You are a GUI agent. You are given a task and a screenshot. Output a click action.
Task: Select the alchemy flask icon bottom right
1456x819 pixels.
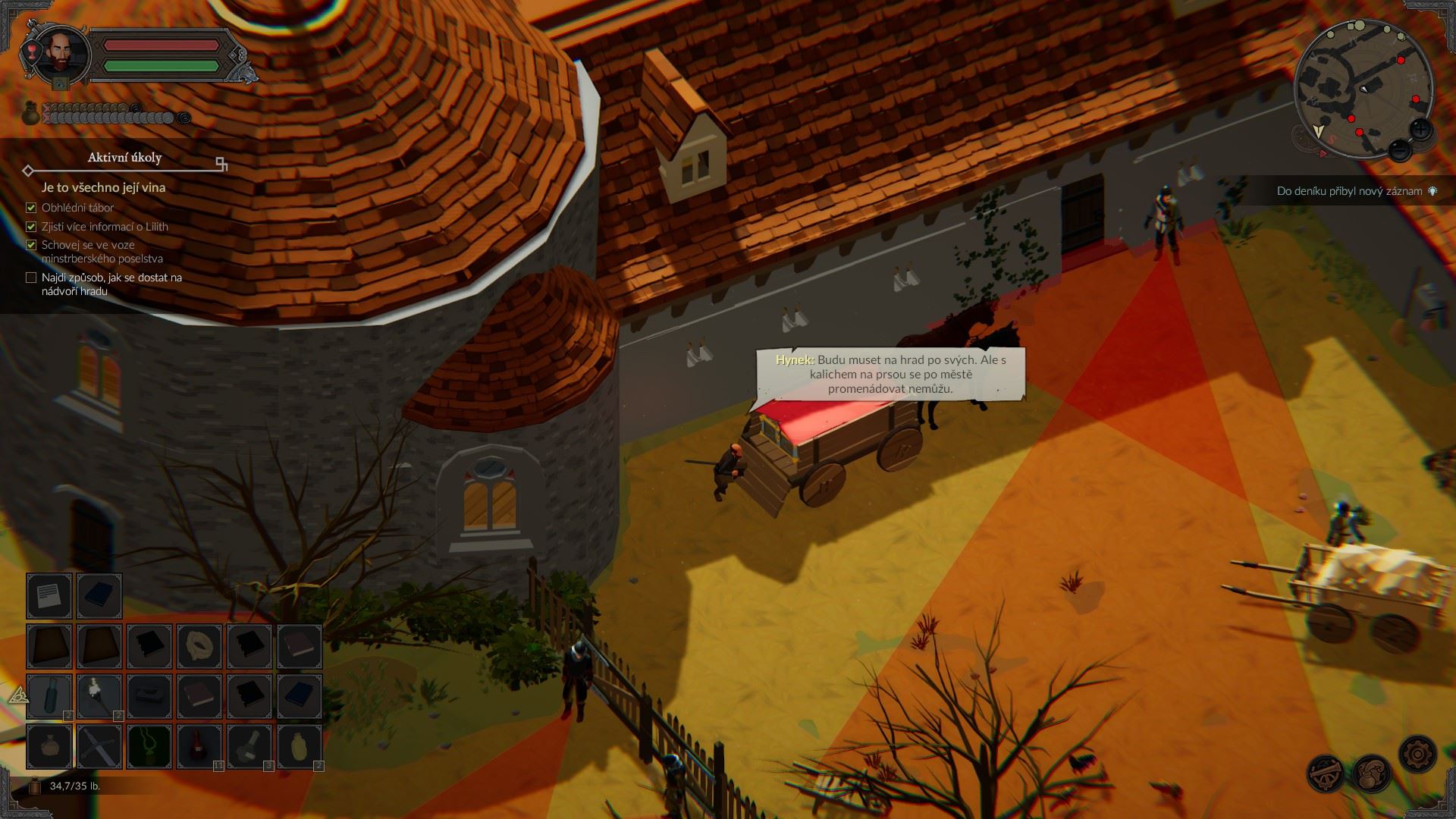[x=1371, y=773]
